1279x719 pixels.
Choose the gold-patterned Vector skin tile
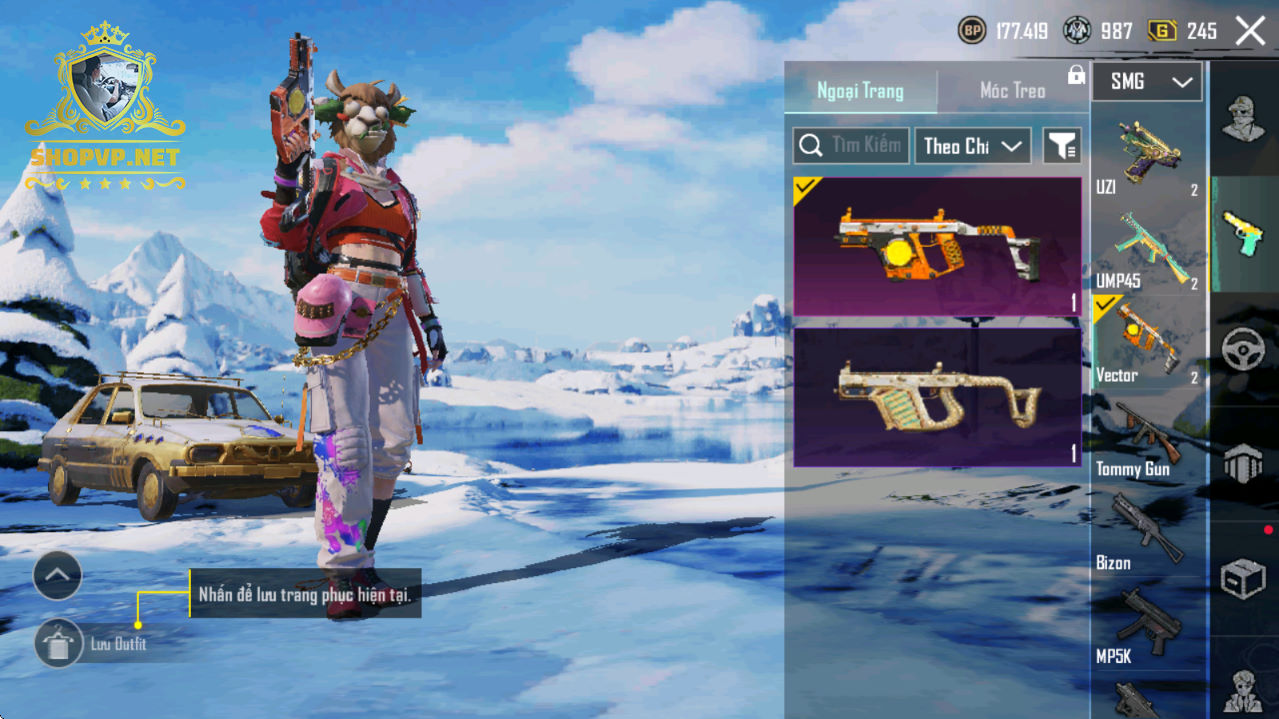tap(937, 397)
